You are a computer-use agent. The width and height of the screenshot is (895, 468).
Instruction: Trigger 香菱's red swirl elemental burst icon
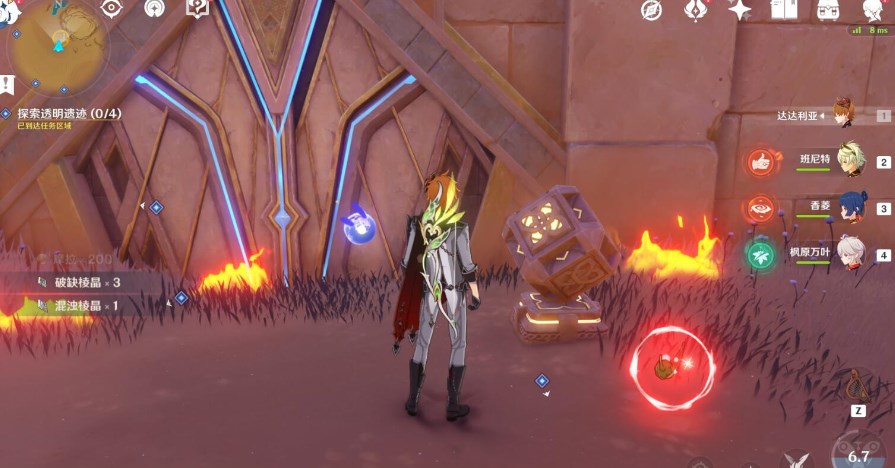coord(761,208)
